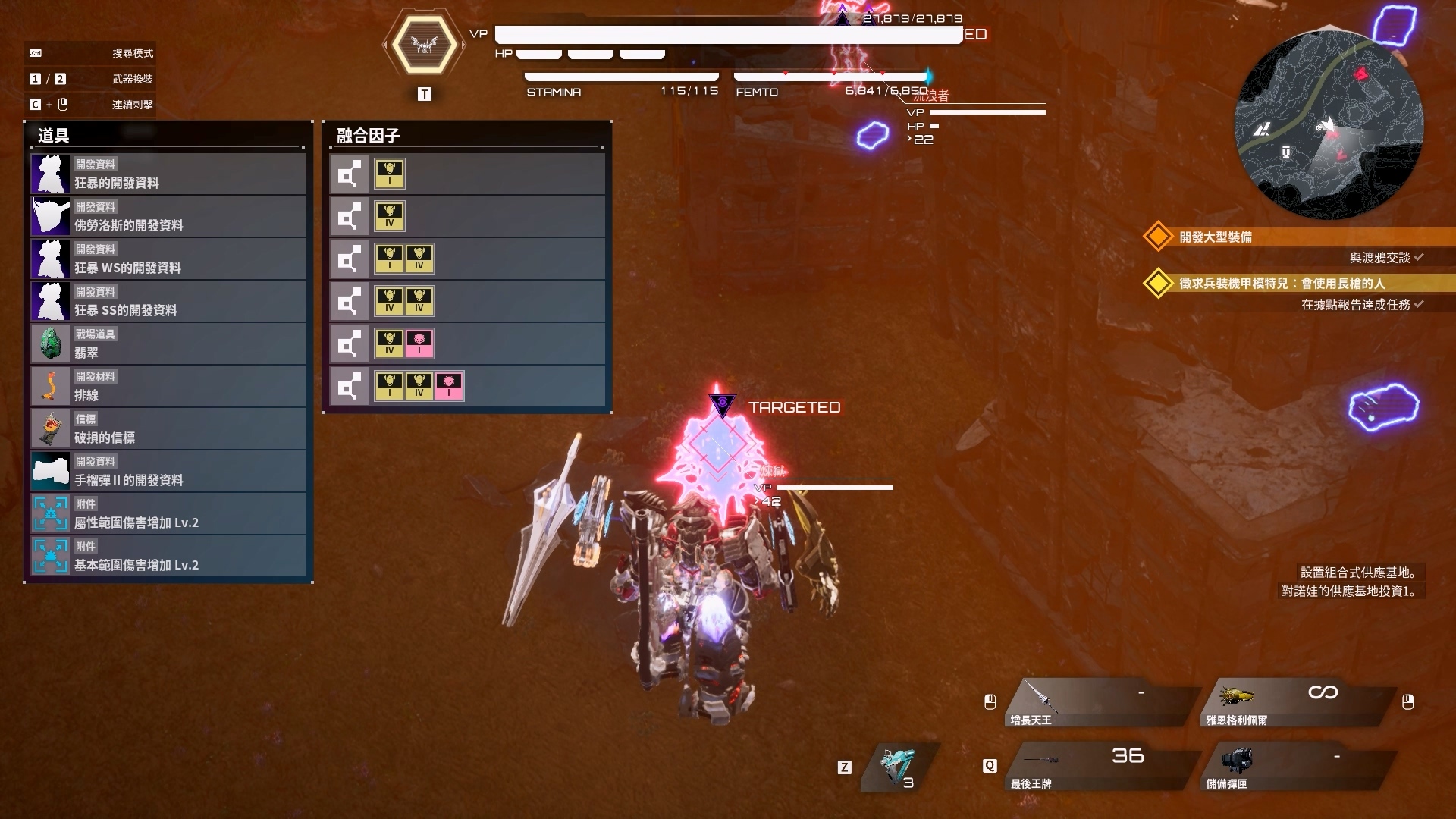Select the 翡翠 battlefield item
The width and height of the screenshot is (1456, 819).
pos(168,344)
